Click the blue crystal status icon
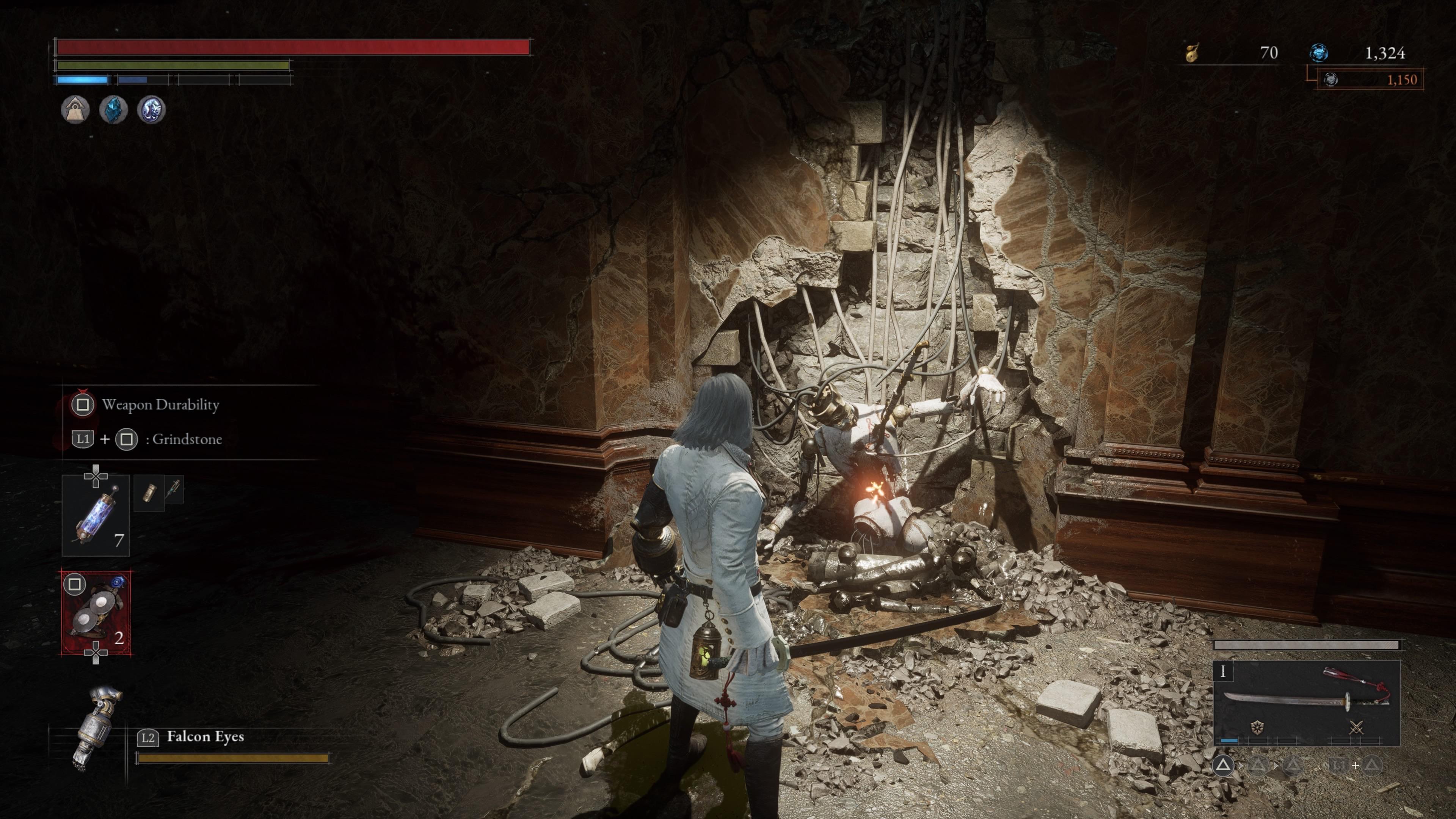Image resolution: width=1456 pixels, height=819 pixels. [113, 109]
